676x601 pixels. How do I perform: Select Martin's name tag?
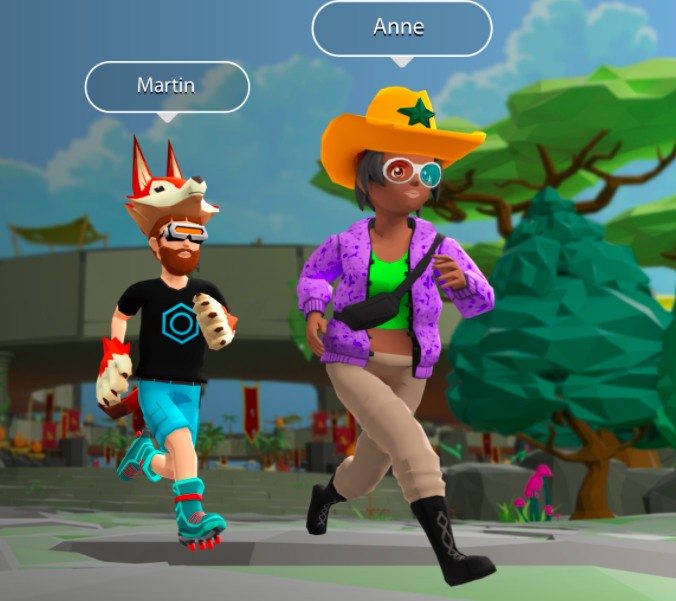(166, 87)
